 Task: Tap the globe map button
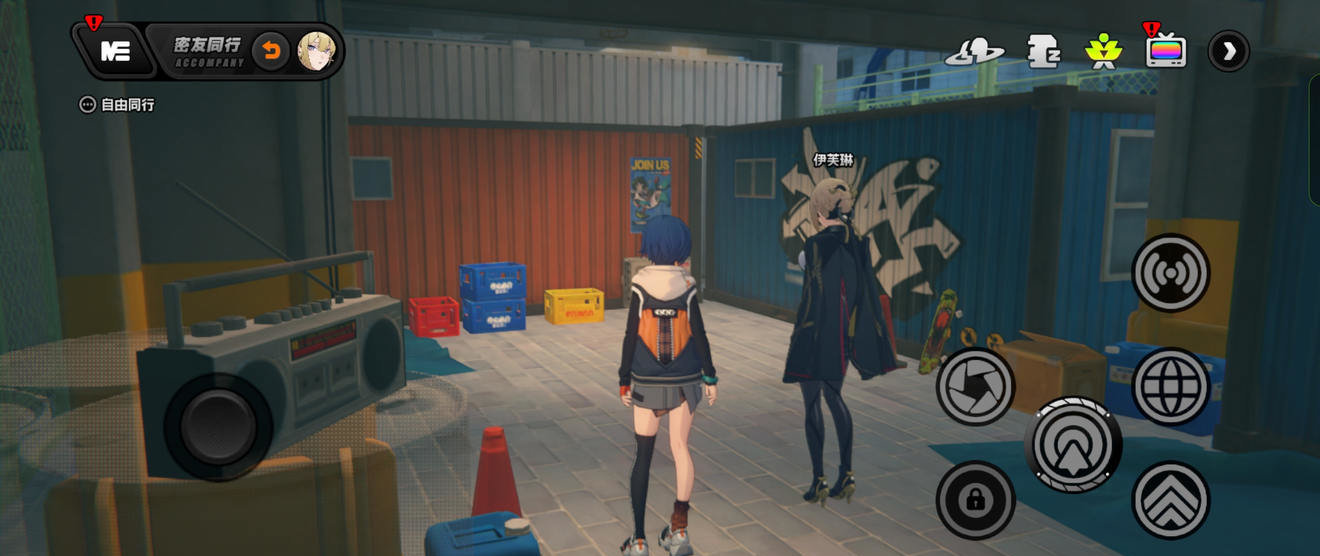click(1171, 386)
